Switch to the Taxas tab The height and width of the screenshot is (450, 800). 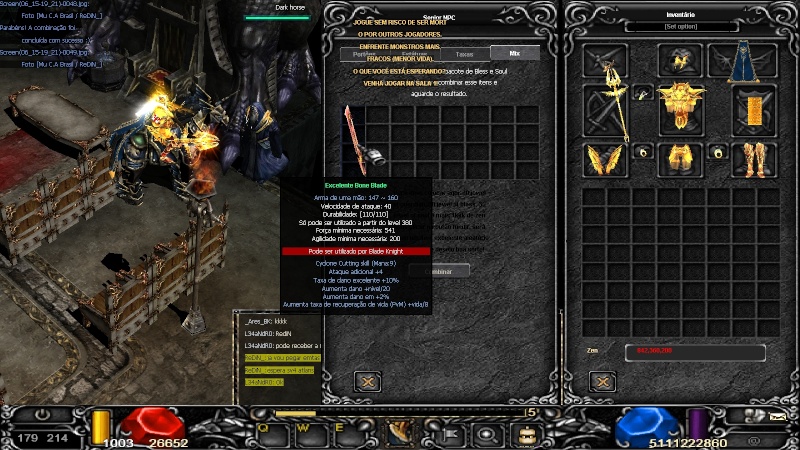pos(464,53)
